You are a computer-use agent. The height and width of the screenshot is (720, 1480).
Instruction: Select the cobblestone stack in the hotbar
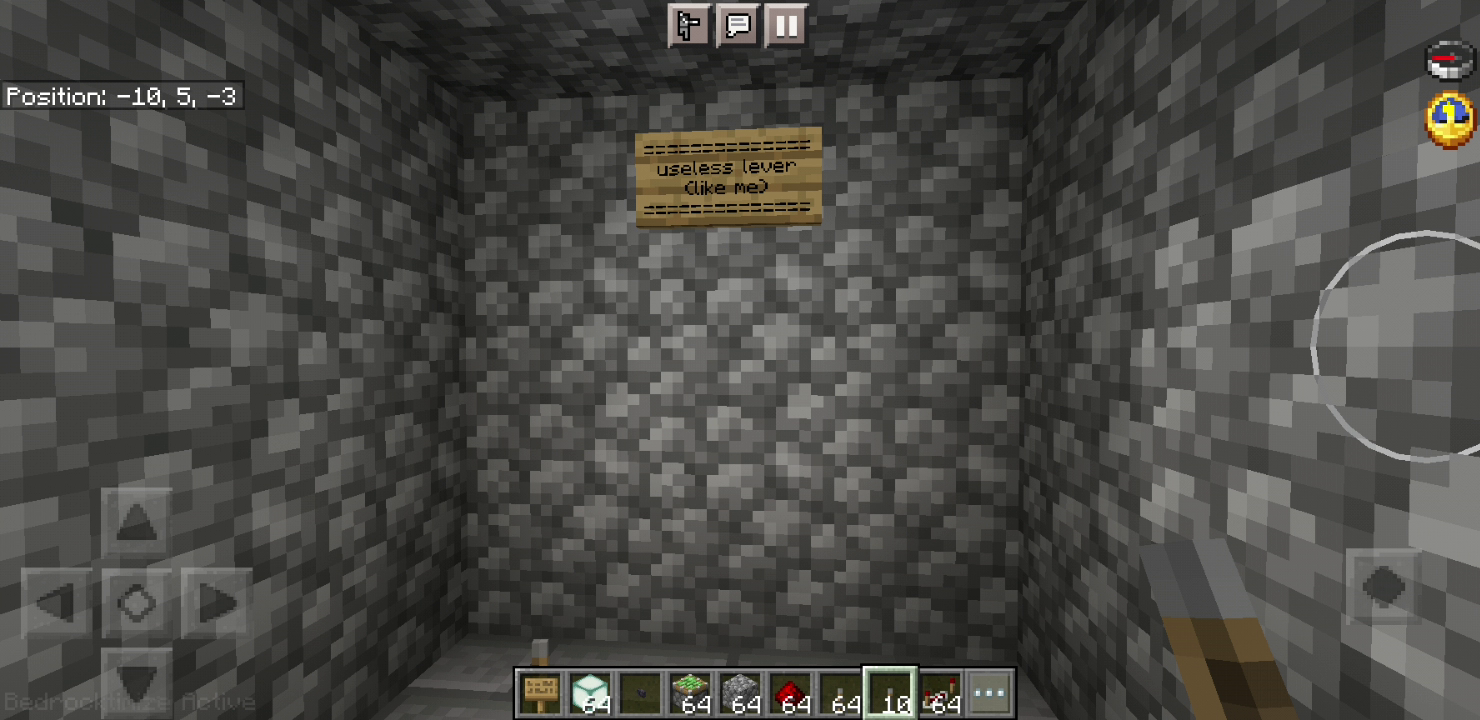739,690
